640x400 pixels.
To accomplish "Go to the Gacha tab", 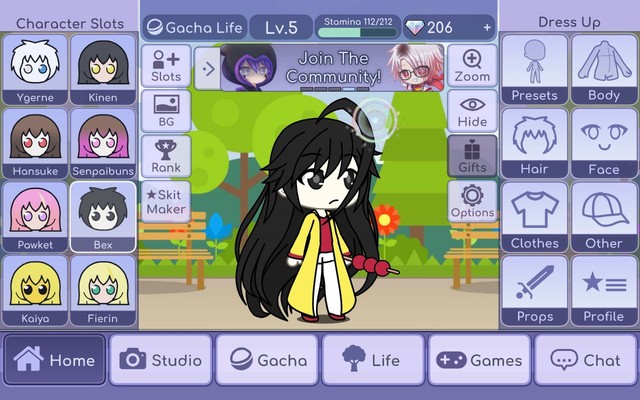I will pyautogui.click(x=267, y=360).
